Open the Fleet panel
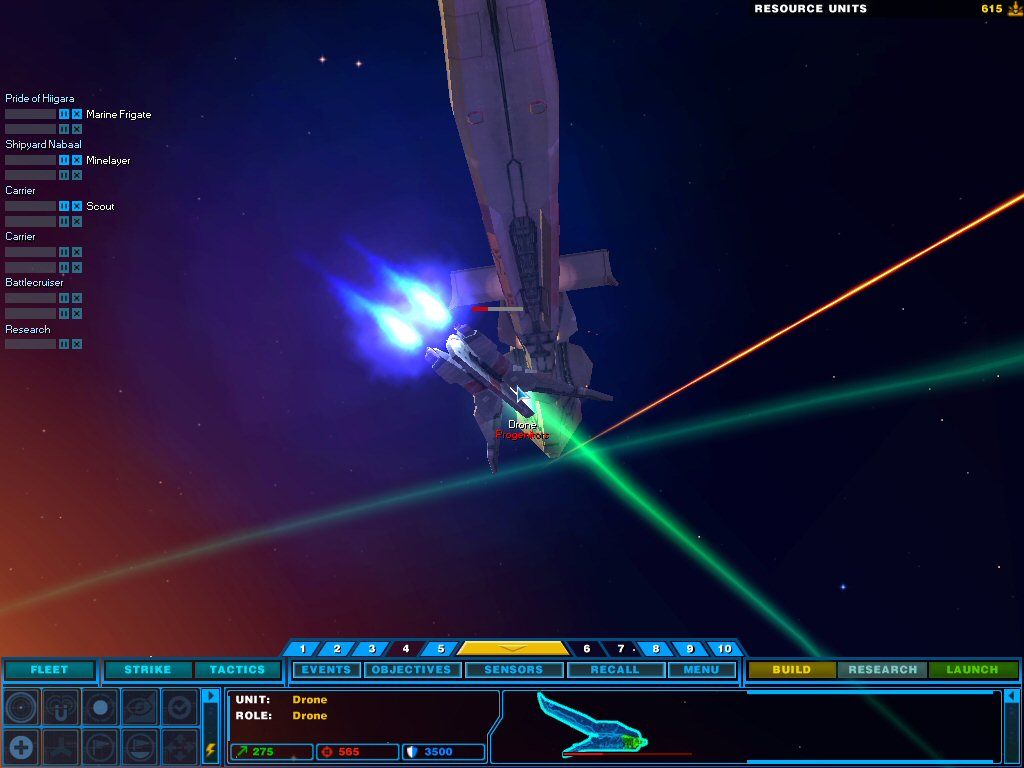 coord(49,670)
